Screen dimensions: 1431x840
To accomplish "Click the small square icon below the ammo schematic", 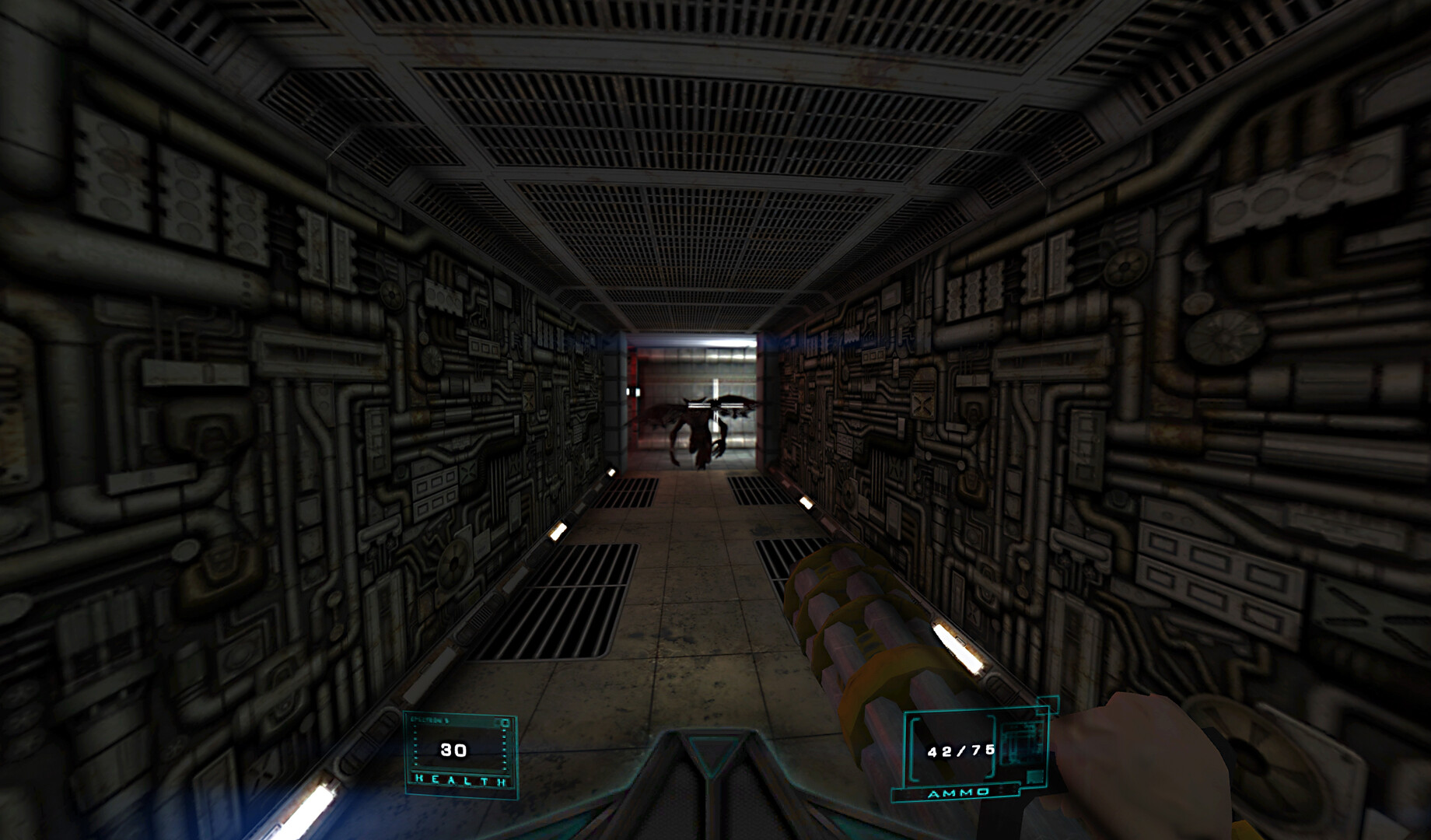I will pyautogui.click(x=1034, y=777).
